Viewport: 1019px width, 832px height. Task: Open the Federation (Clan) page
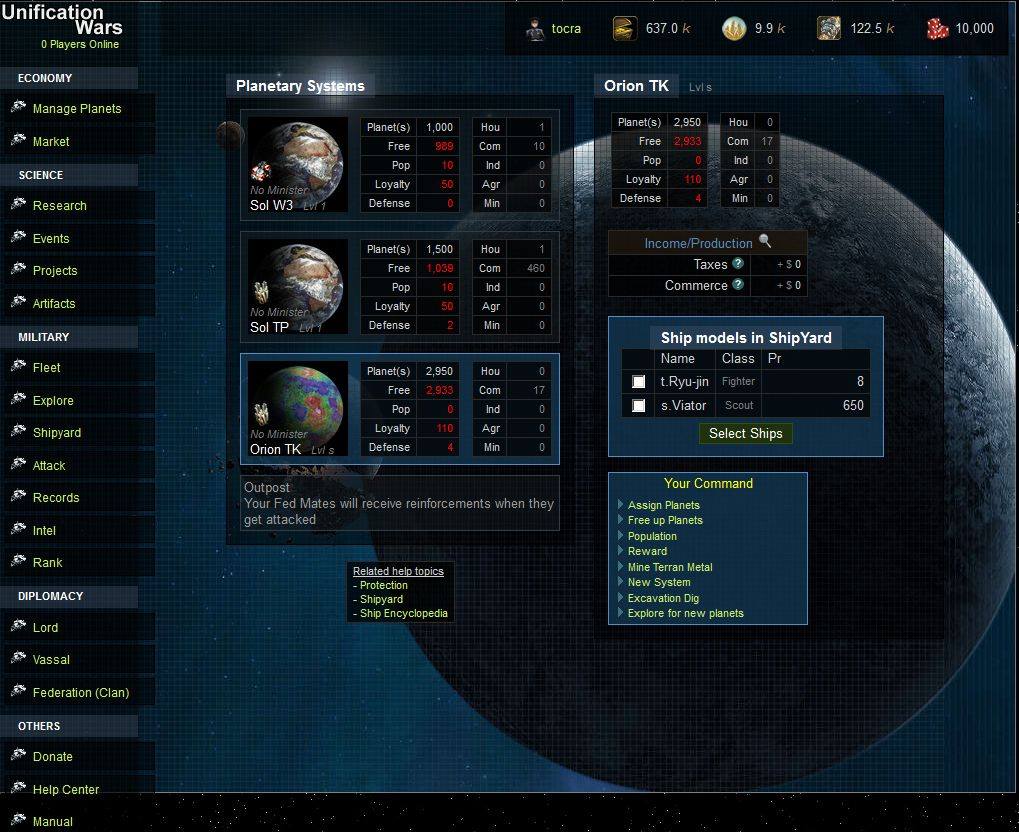[80, 693]
